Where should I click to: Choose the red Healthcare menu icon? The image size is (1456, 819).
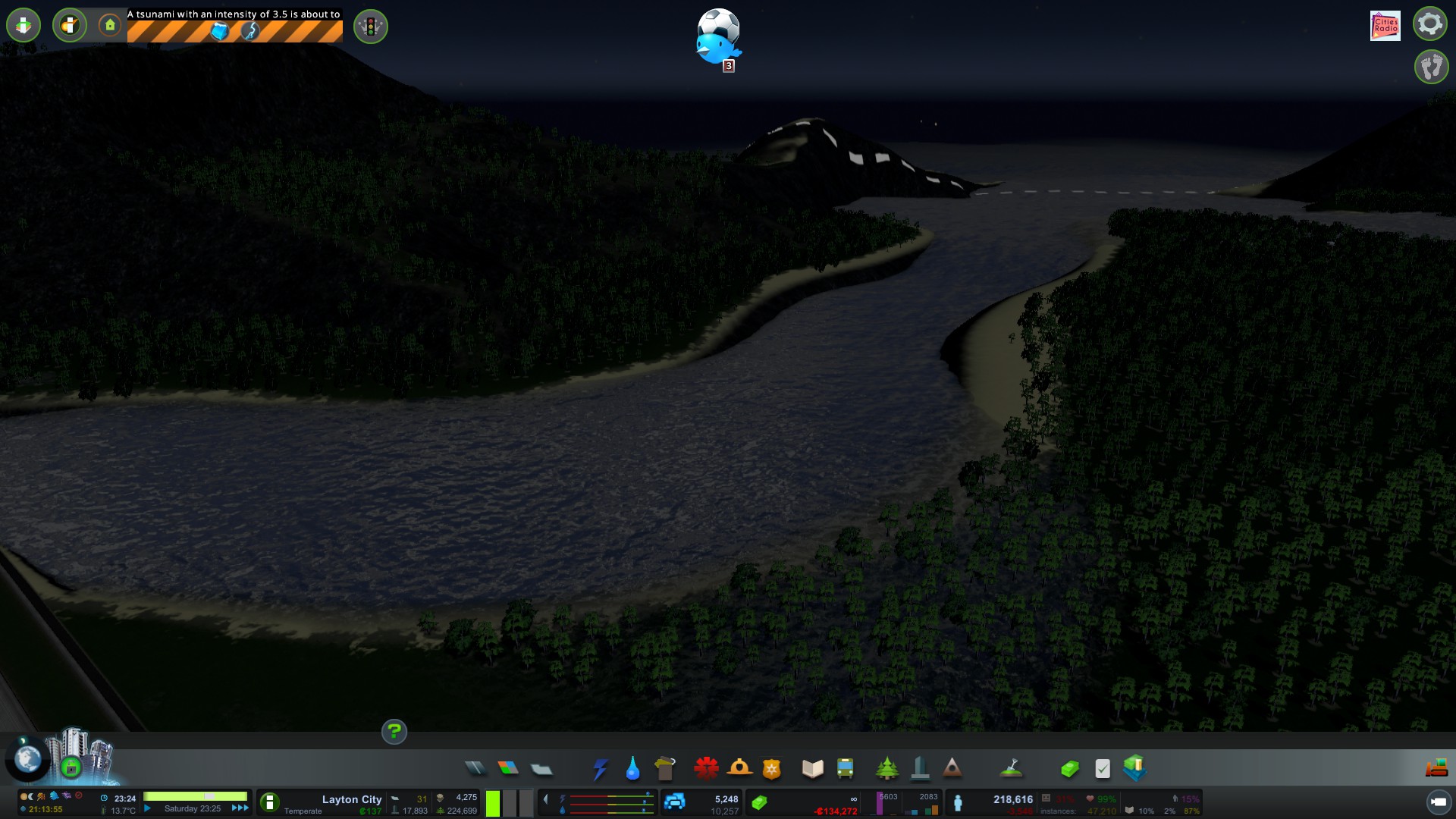[706, 769]
